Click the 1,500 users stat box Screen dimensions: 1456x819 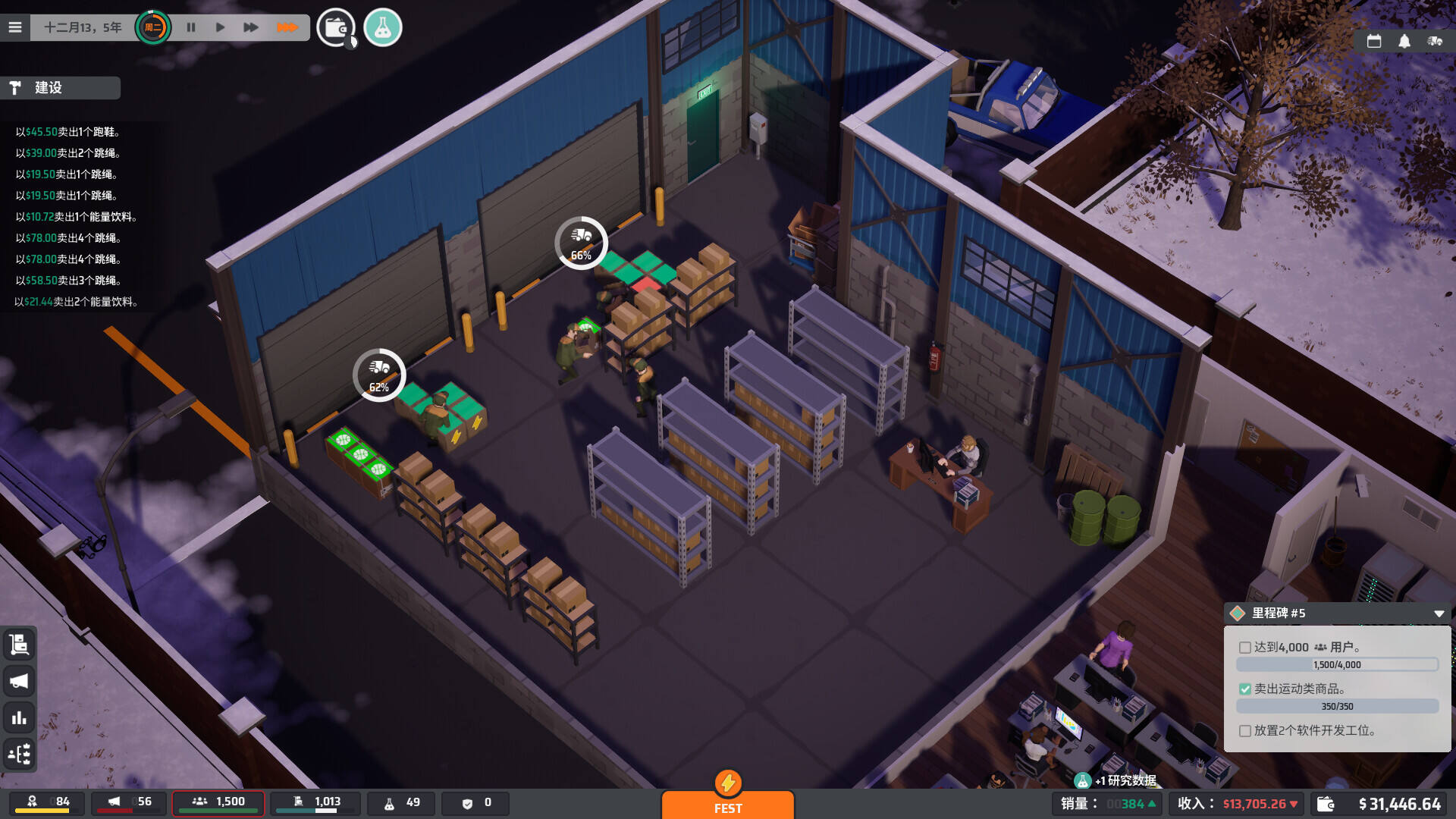(x=218, y=802)
